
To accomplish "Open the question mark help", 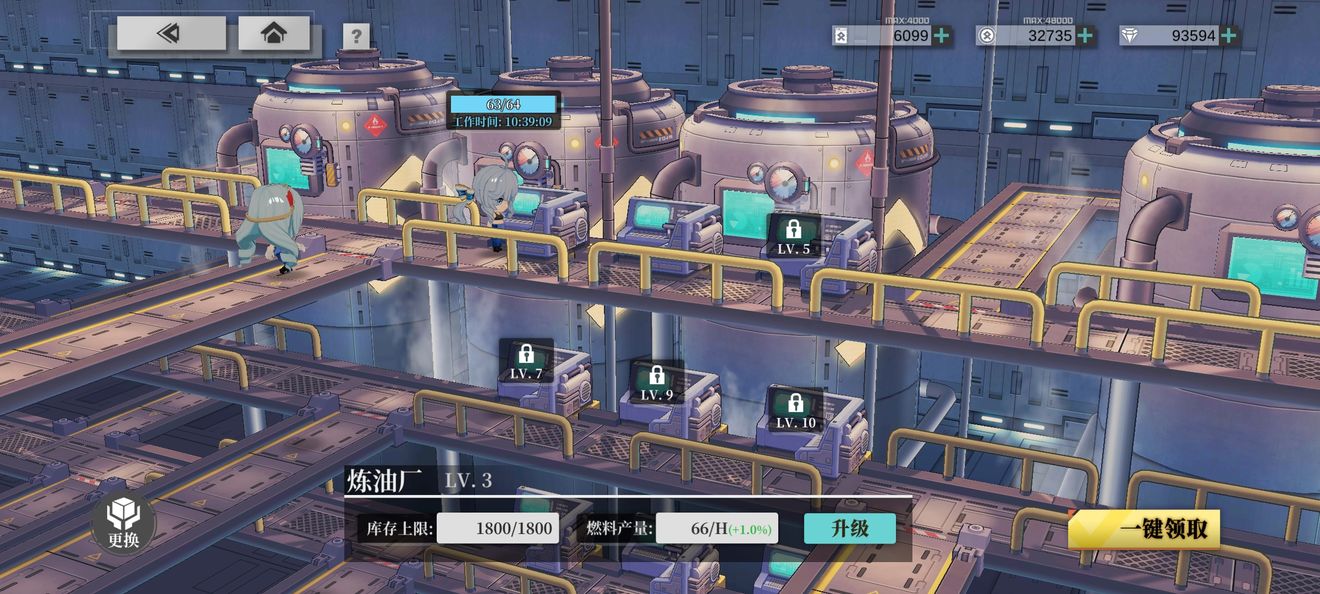I will 356,36.
